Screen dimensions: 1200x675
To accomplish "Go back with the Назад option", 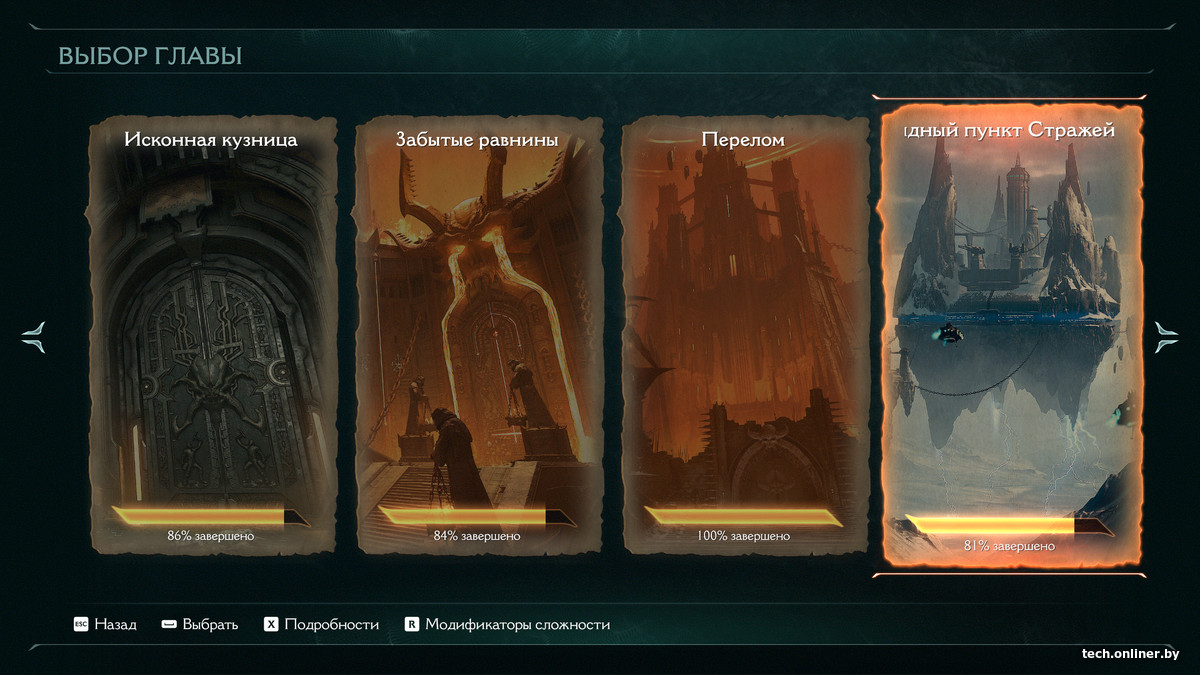I will point(105,625).
